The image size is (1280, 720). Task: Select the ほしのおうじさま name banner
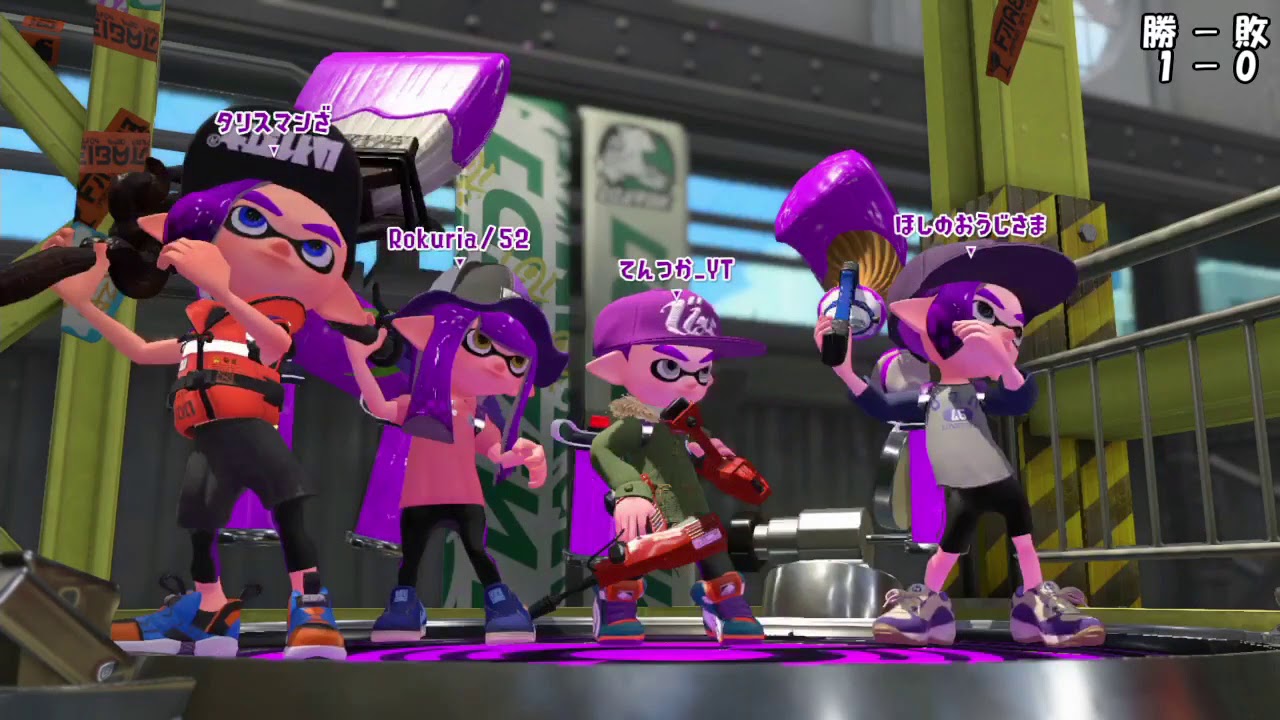969,225
